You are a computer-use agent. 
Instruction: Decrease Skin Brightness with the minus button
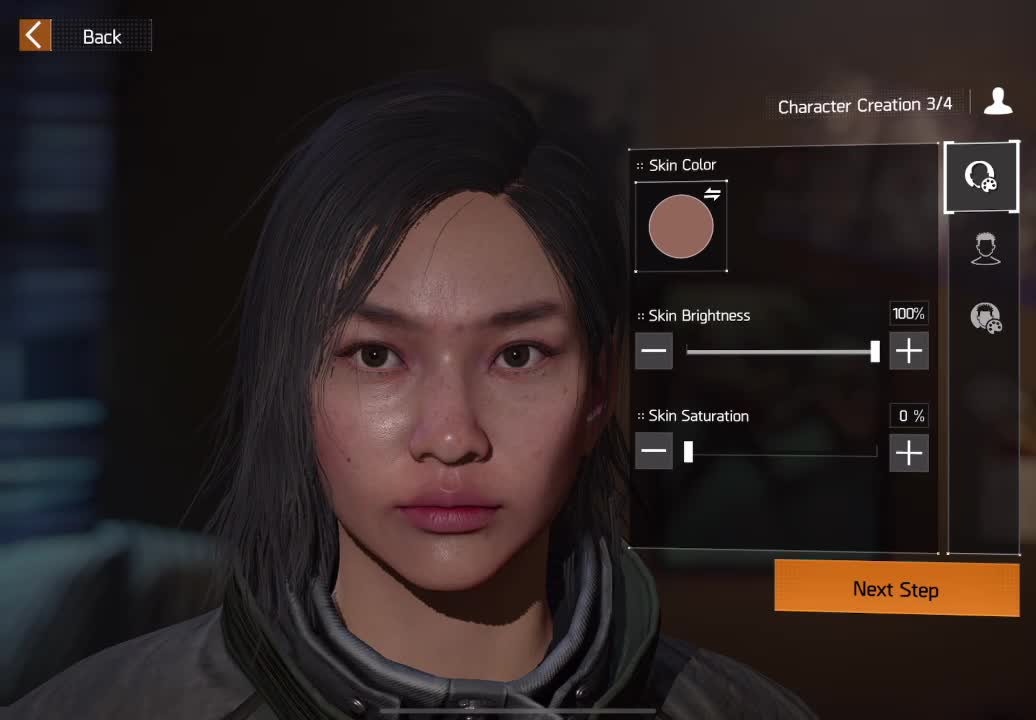(654, 351)
